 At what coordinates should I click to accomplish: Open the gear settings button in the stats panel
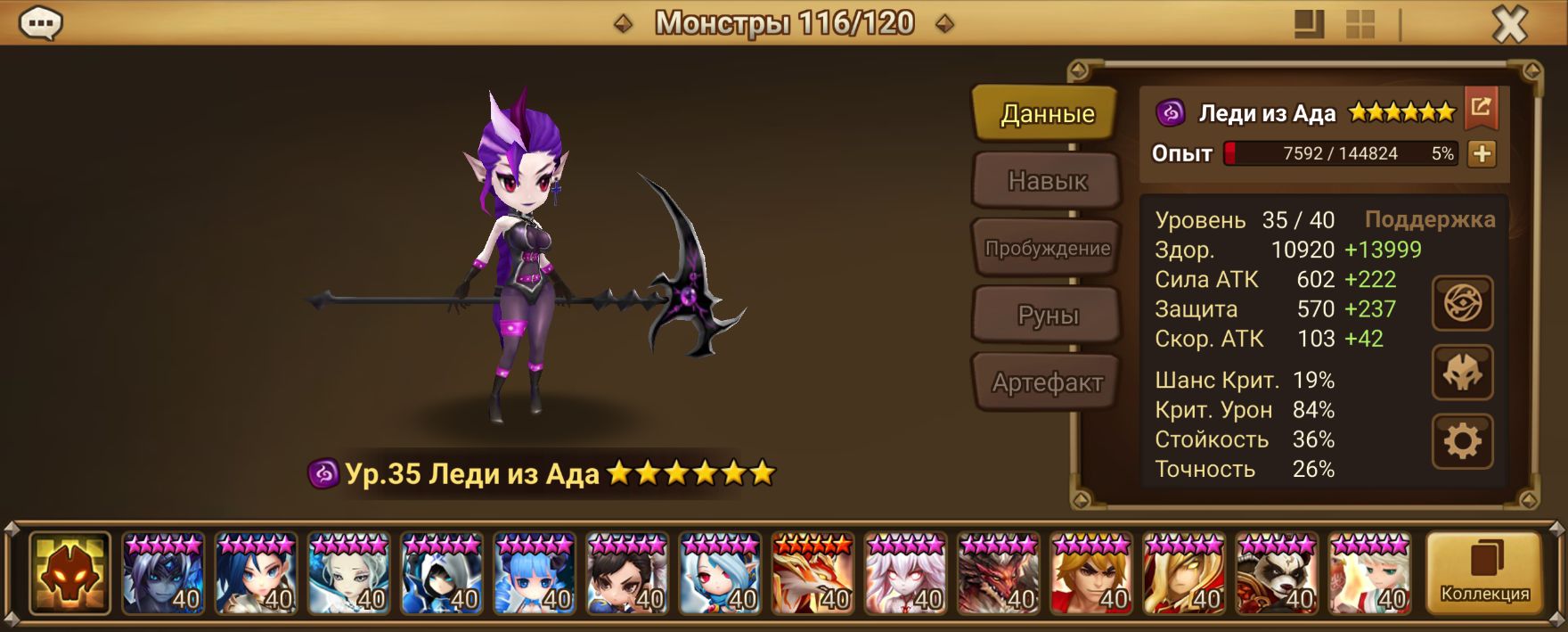1462,441
